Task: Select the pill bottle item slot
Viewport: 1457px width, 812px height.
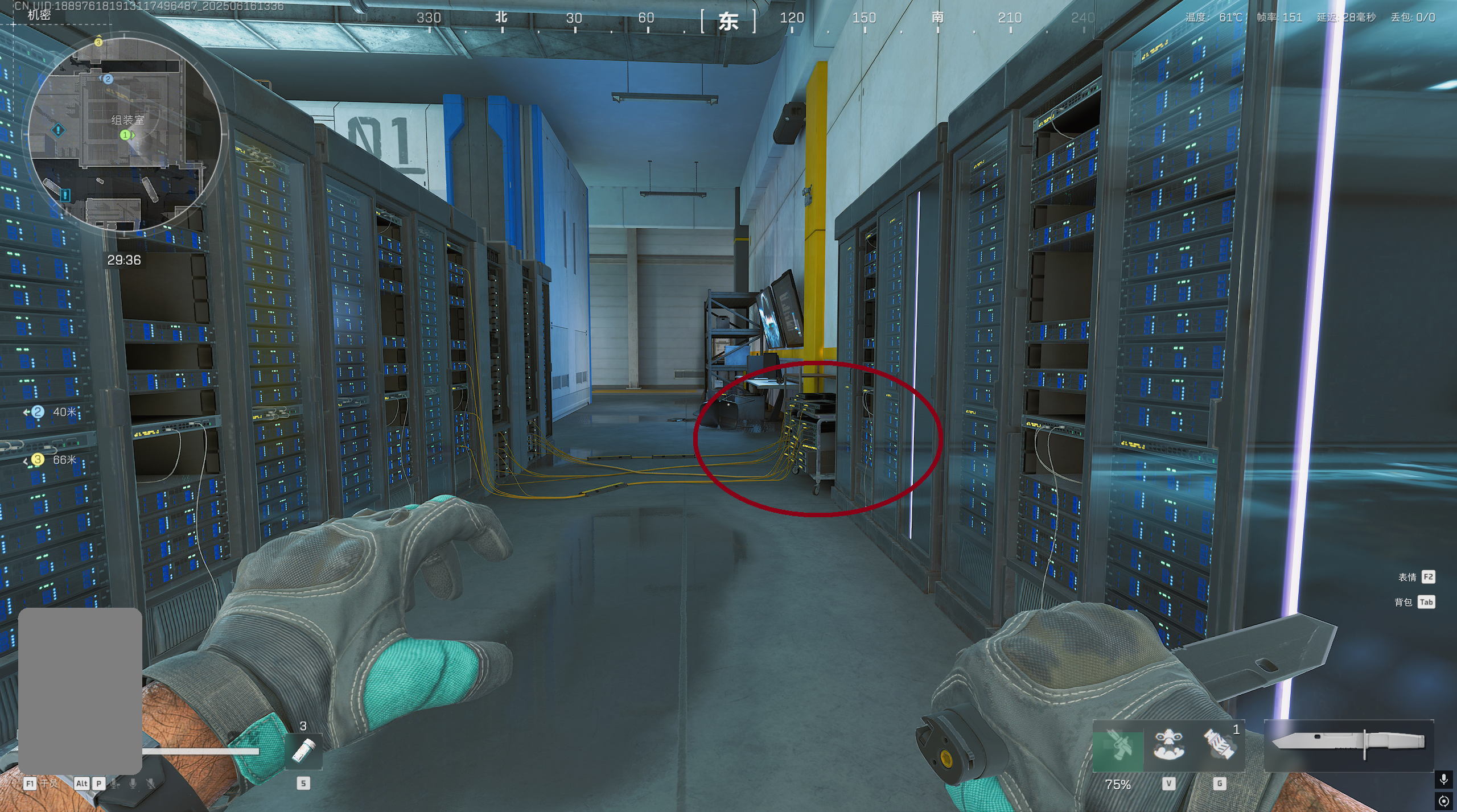Action: [x=303, y=751]
